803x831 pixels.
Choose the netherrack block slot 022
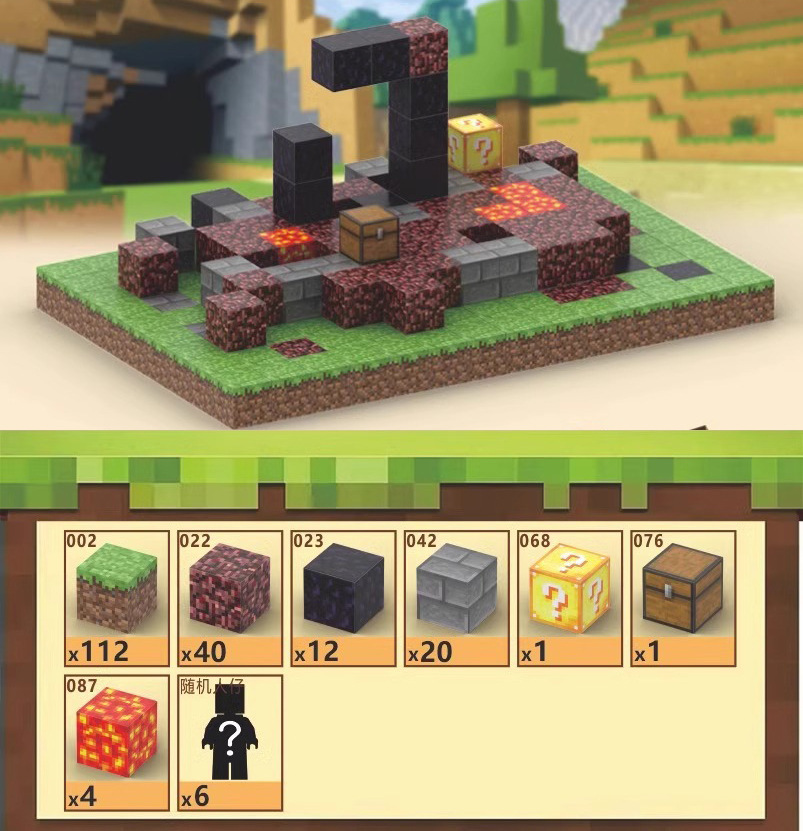tap(230, 598)
